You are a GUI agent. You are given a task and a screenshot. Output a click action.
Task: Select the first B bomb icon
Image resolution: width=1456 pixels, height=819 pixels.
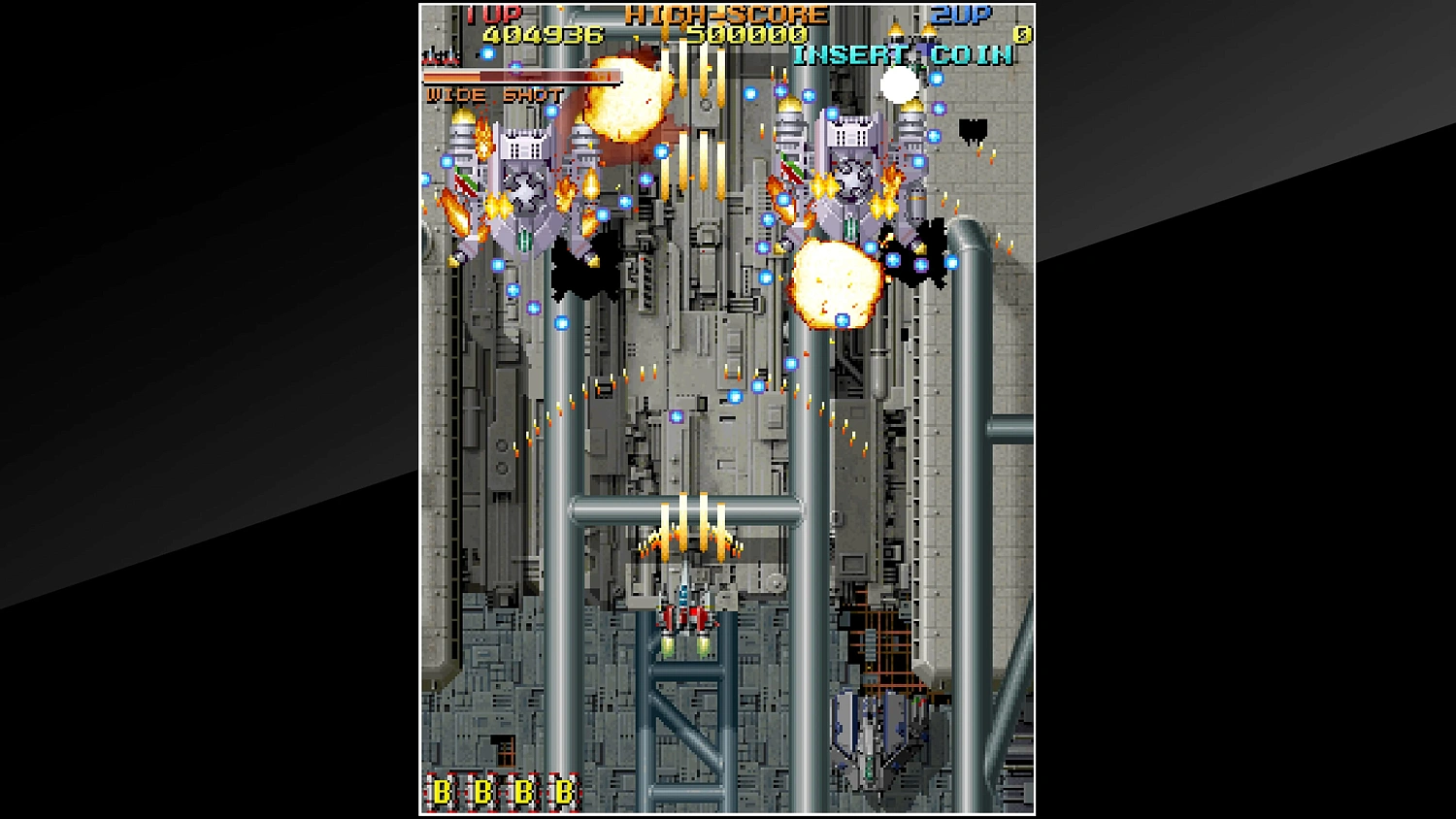click(443, 791)
